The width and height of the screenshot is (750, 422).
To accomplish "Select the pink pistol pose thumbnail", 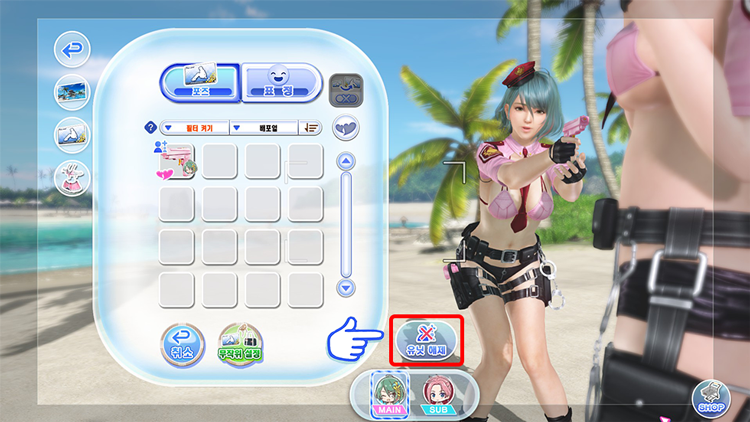I will (177, 161).
